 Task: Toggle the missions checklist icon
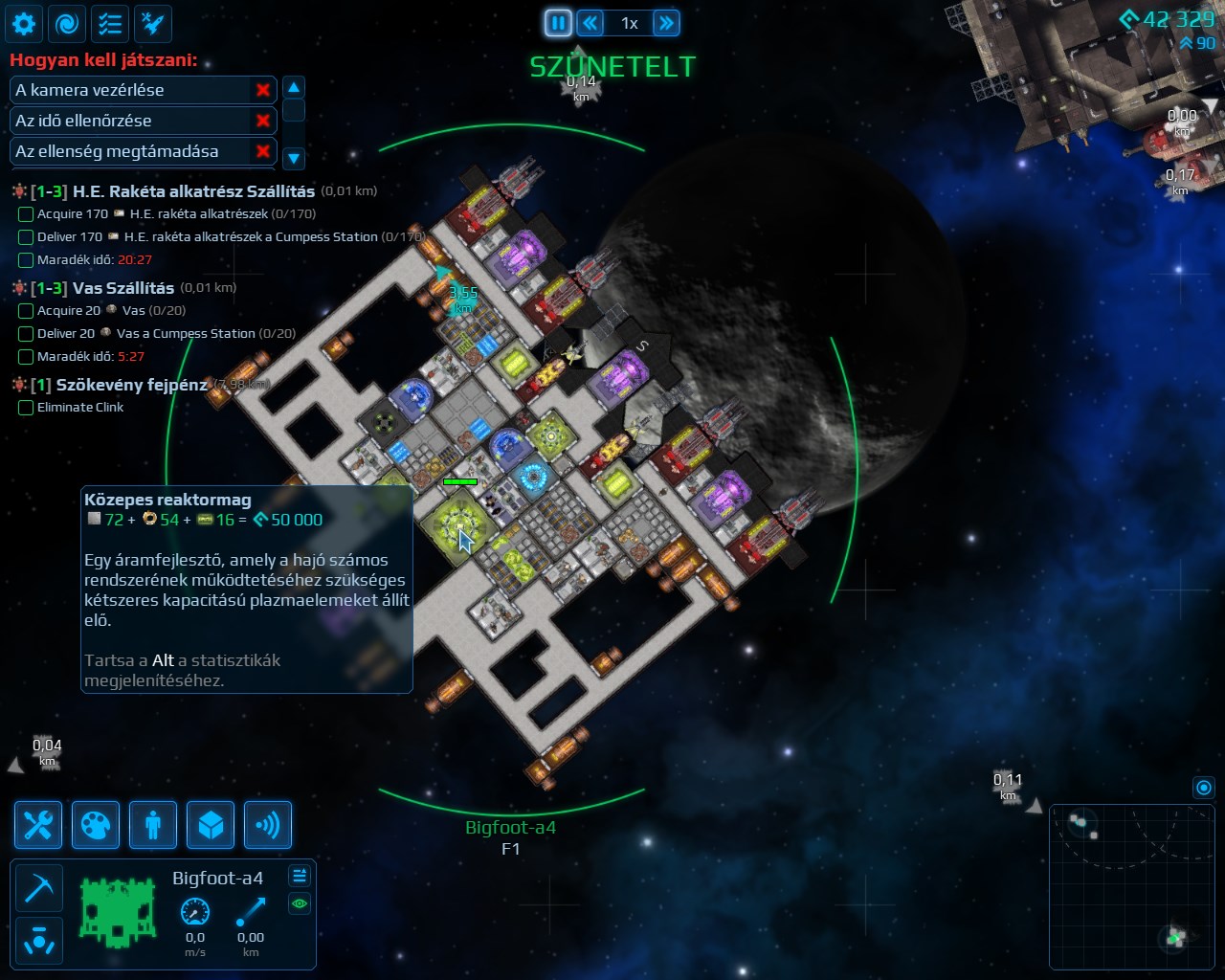pos(110,24)
